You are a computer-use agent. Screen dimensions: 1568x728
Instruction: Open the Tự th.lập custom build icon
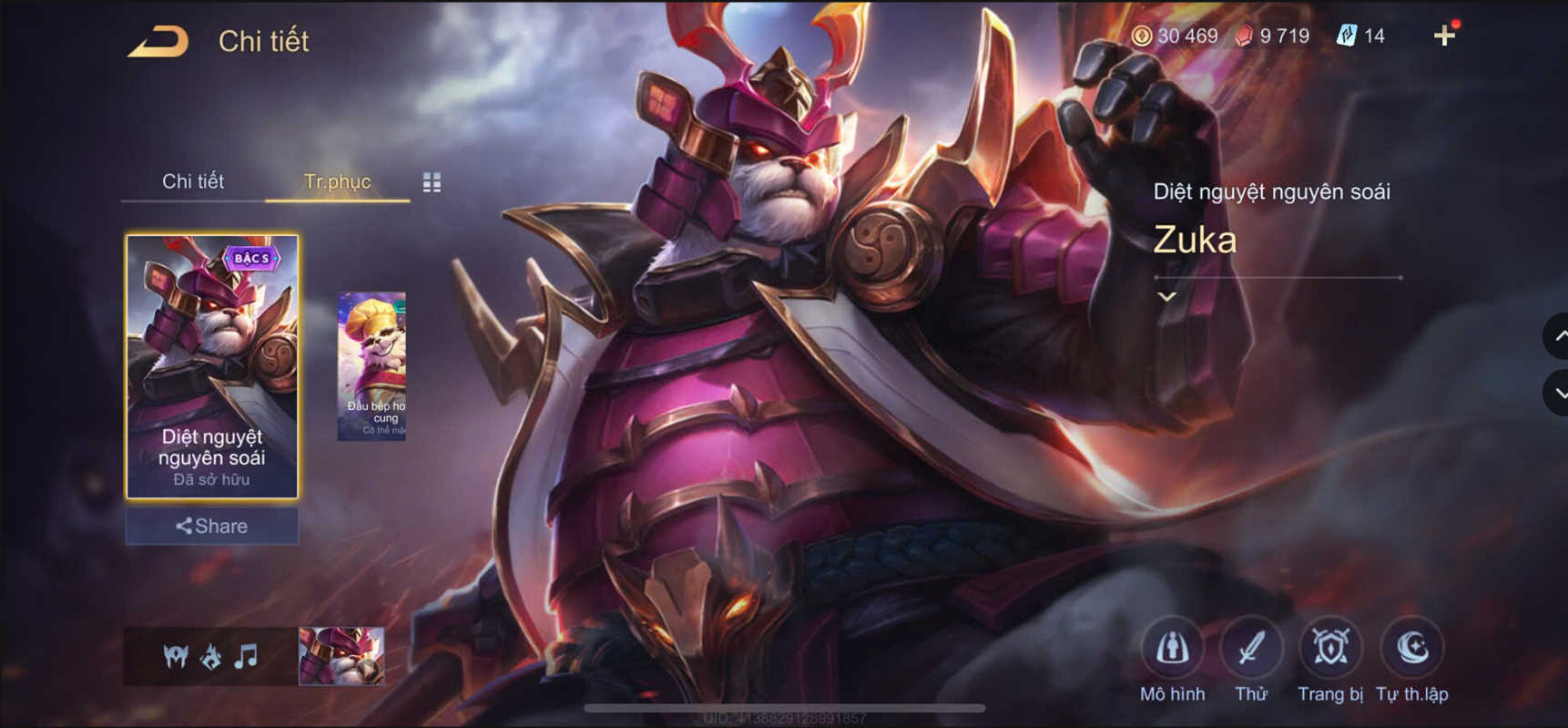[x=1411, y=649]
